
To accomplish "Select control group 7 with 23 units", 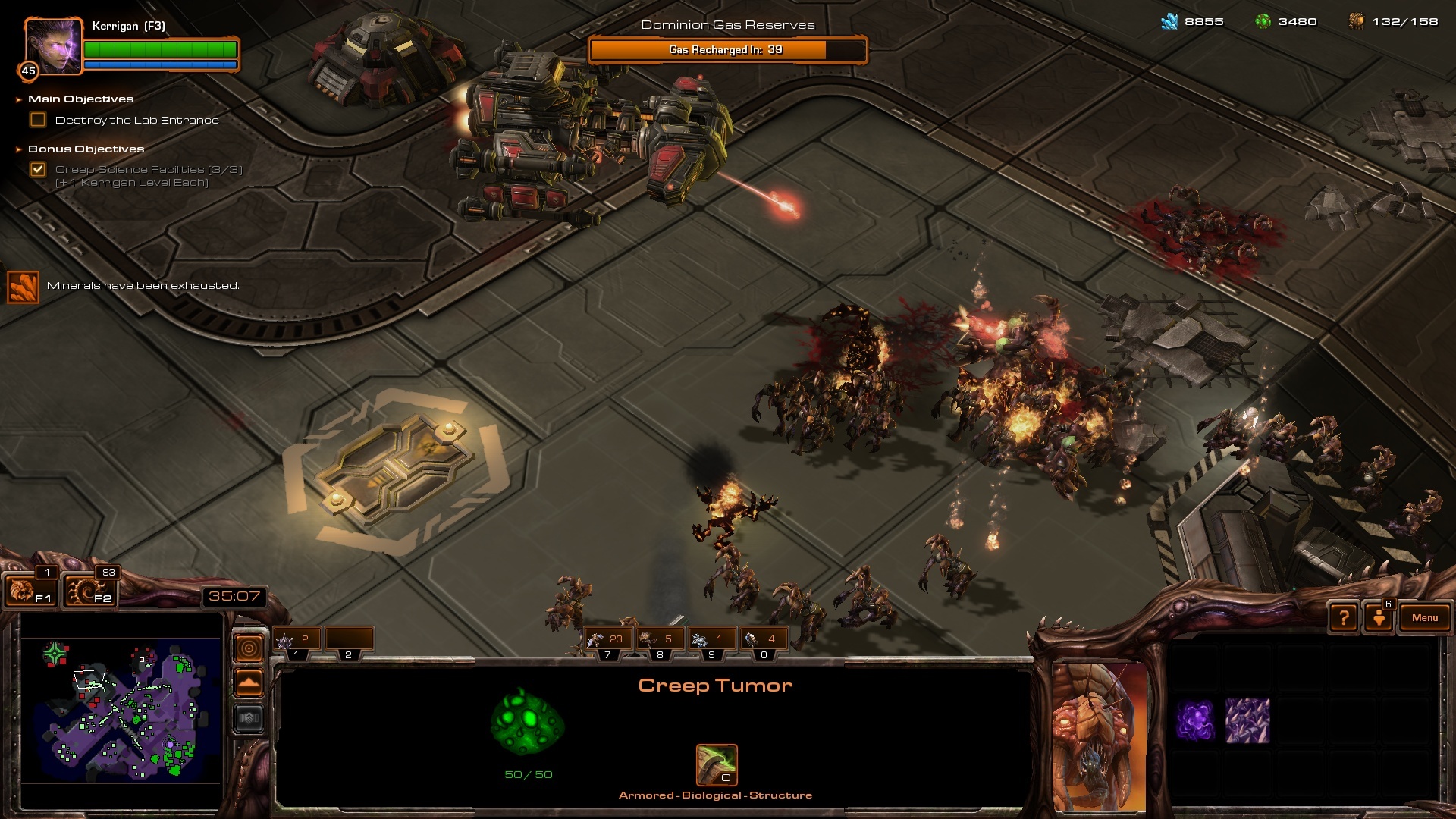I will (608, 641).
